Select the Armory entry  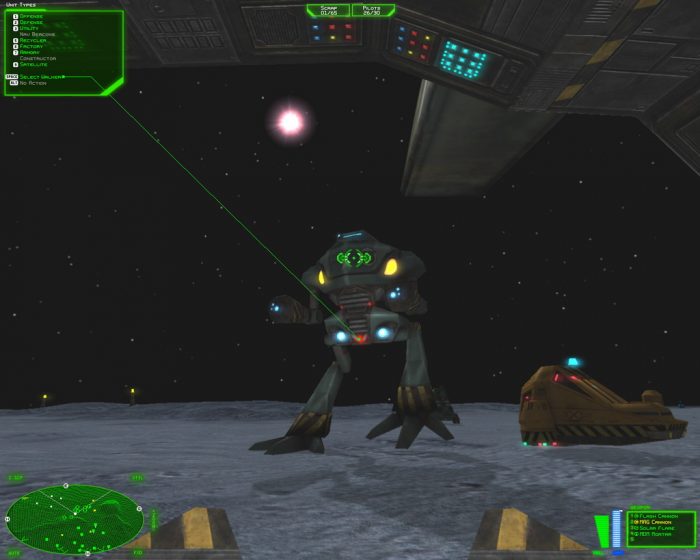(30, 53)
